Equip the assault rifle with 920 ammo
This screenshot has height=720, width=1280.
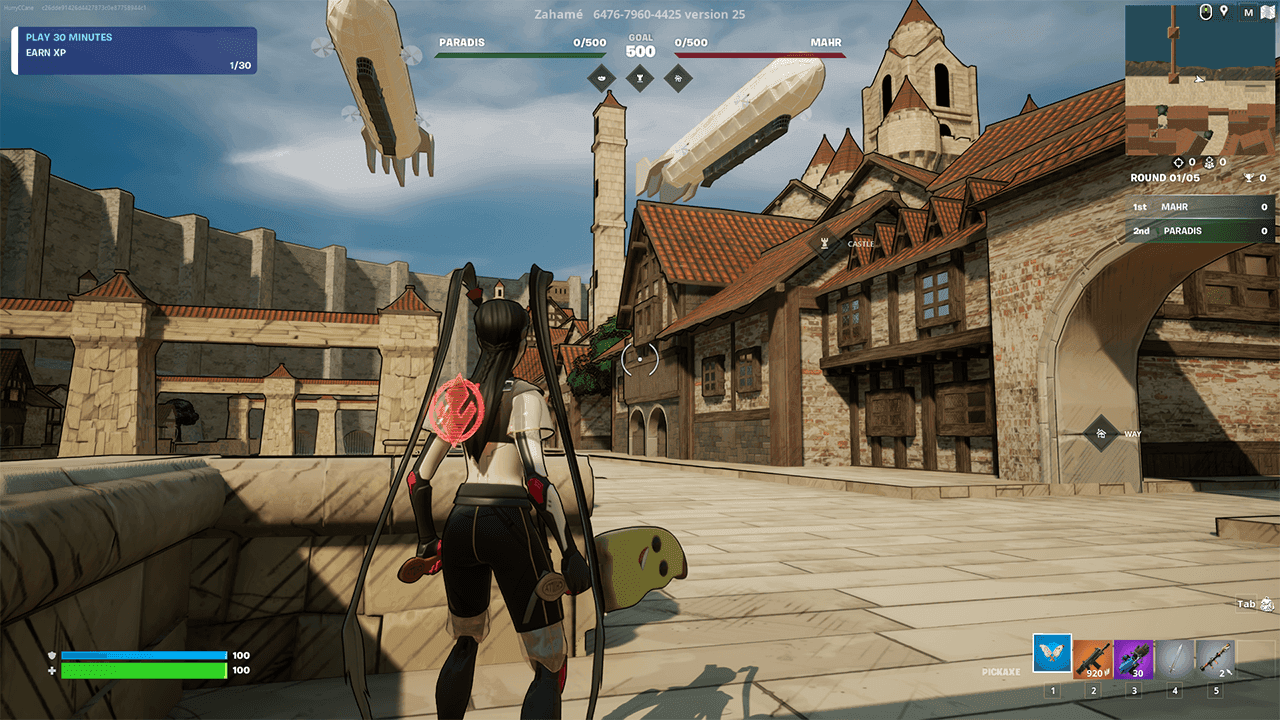(x=1093, y=660)
